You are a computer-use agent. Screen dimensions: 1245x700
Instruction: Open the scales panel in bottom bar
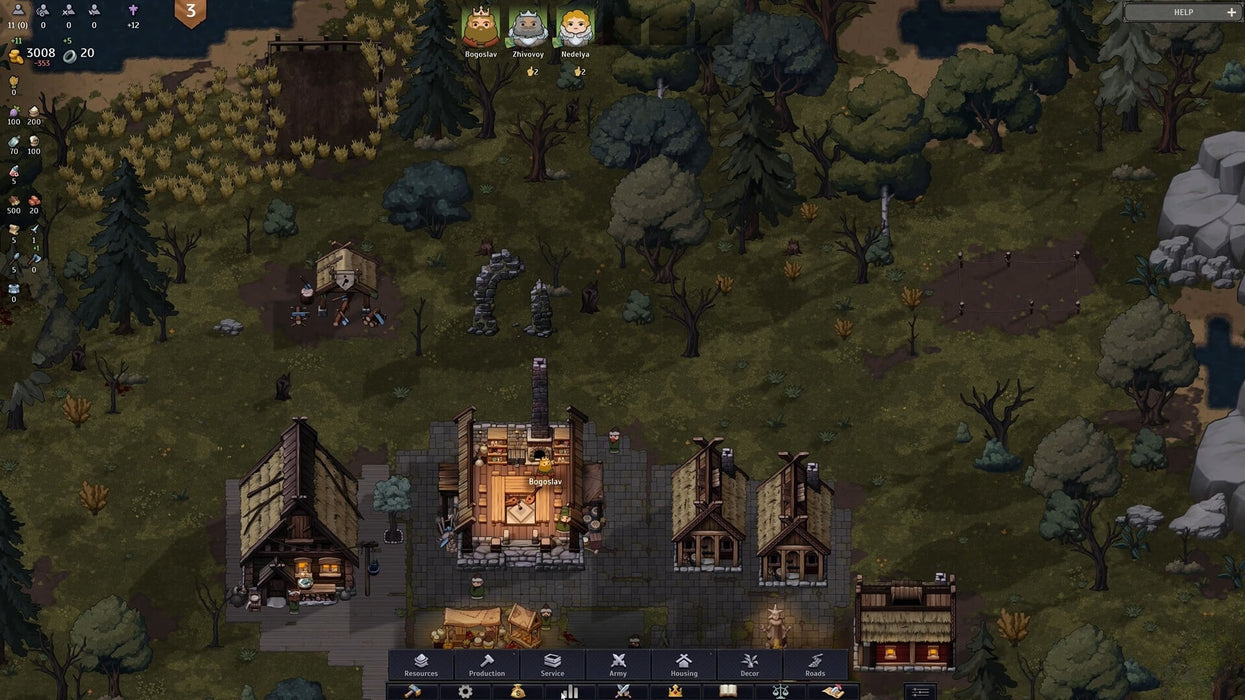tap(780, 691)
